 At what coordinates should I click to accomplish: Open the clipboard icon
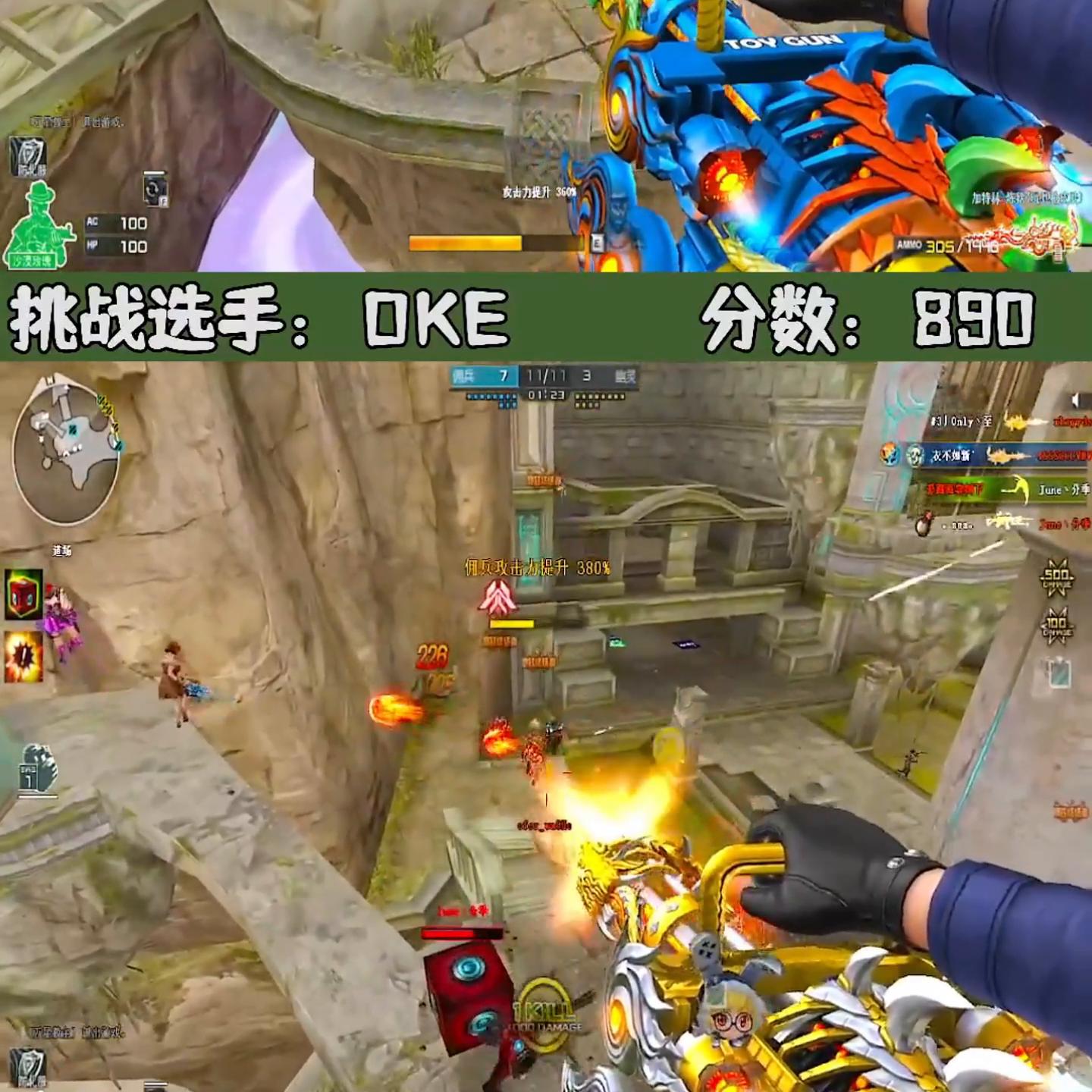pyautogui.click(x=1058, y=672)
